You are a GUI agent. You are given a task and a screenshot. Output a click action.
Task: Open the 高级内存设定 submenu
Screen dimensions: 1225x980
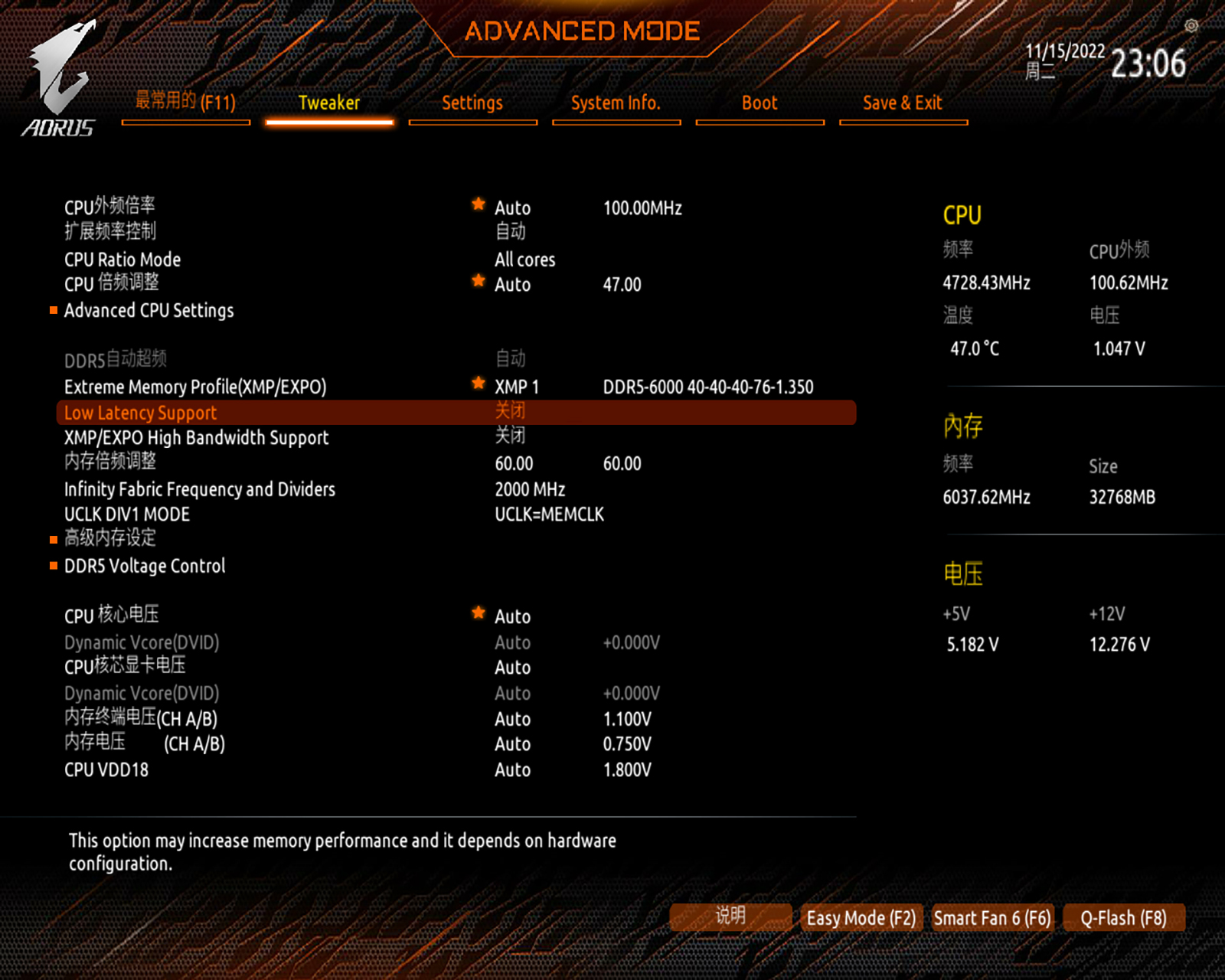(x=110, y=538)
